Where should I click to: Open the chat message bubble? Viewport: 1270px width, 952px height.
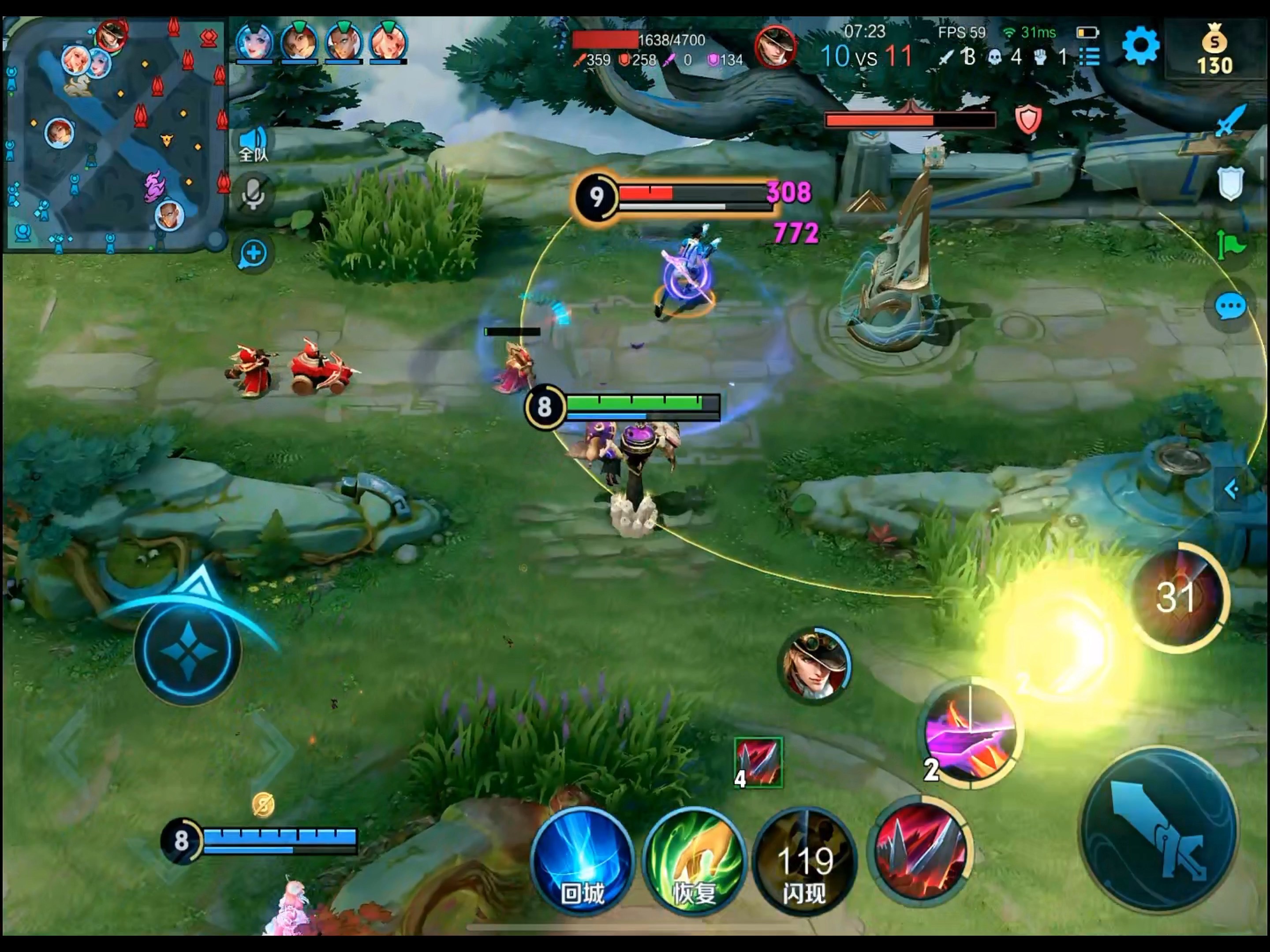[x=1230, y=307]
